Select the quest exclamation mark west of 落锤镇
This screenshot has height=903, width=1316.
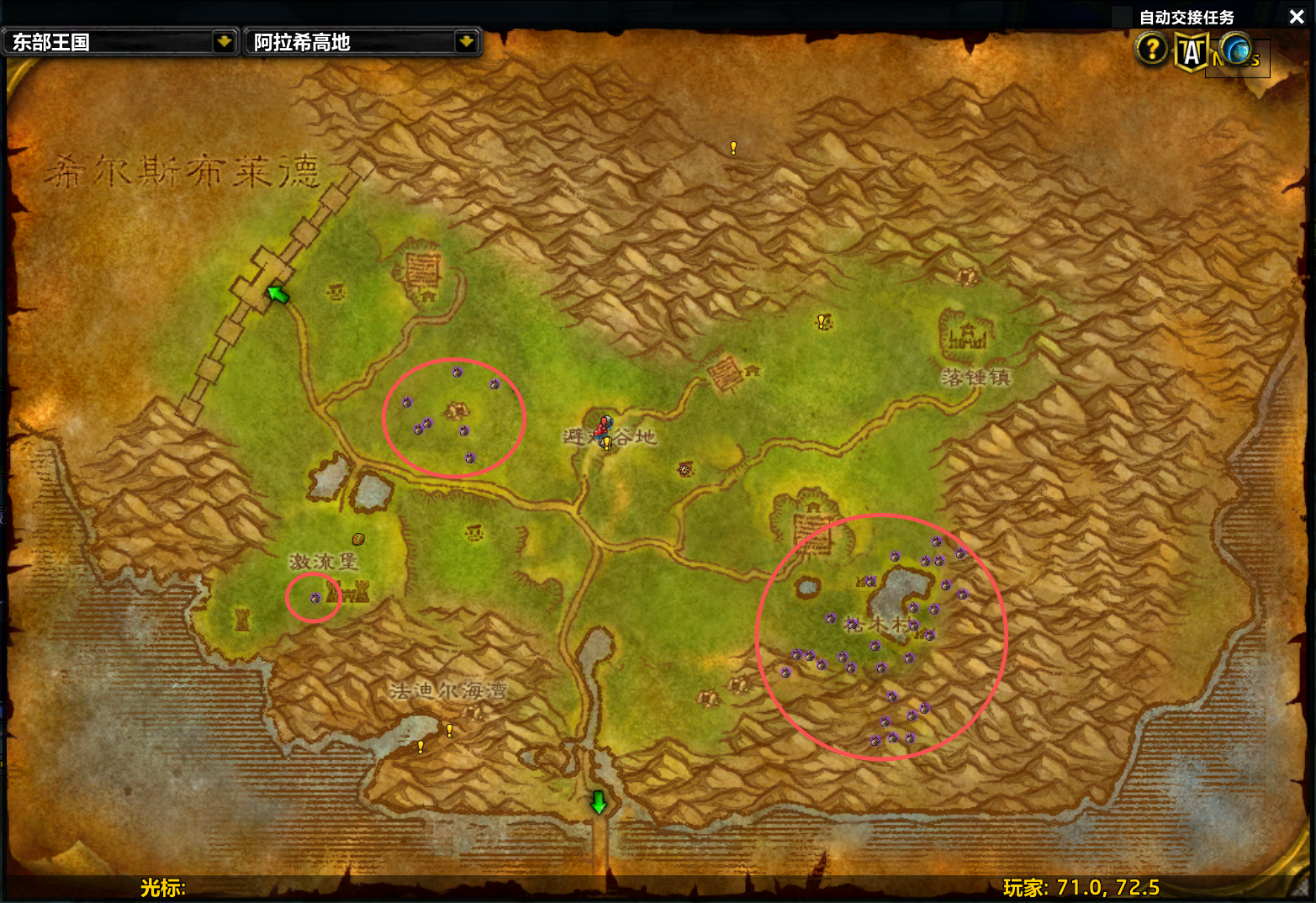tap(822, 321)
